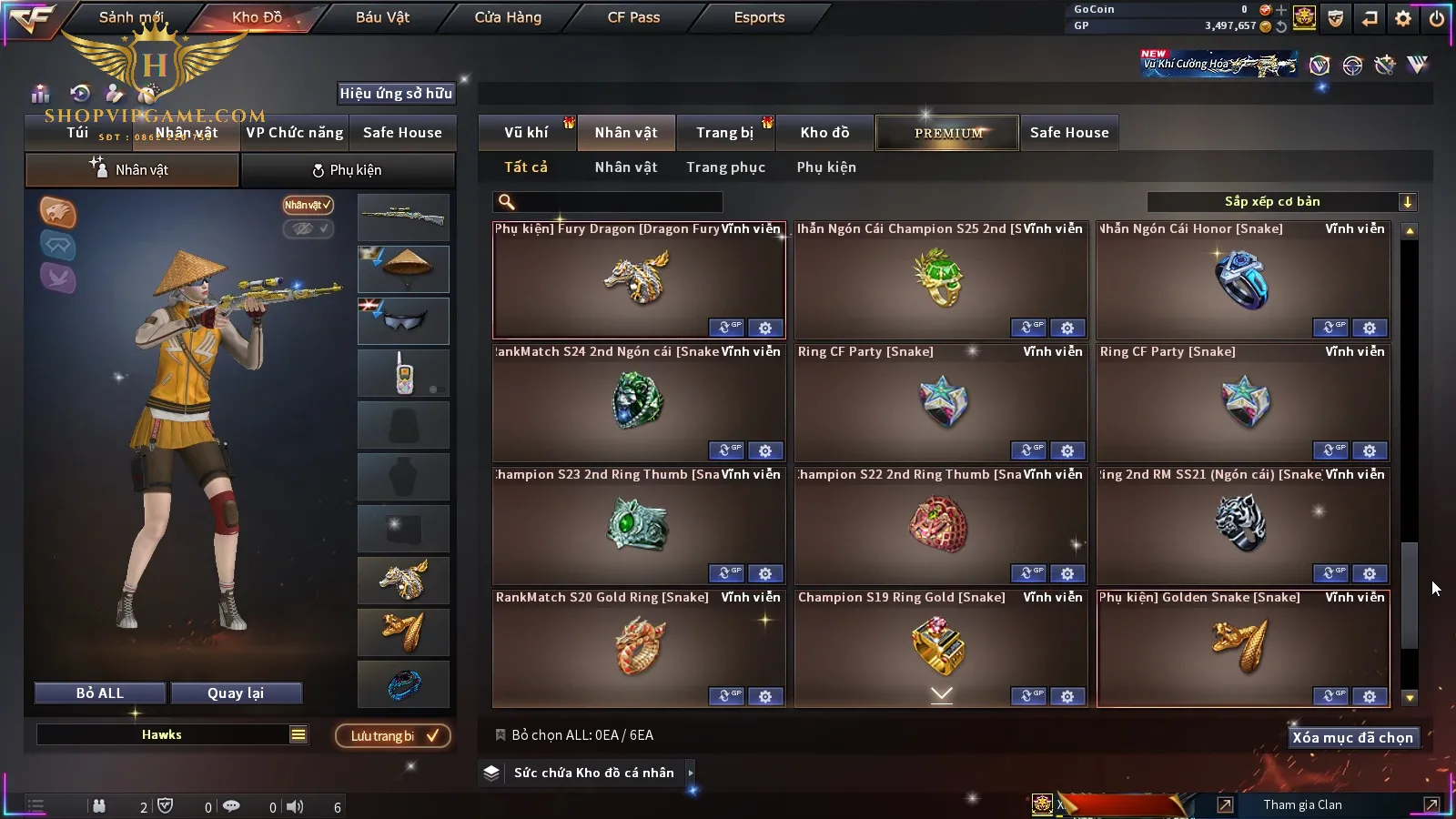Select the Fury Dragon accessory item

tap(638, 279)
